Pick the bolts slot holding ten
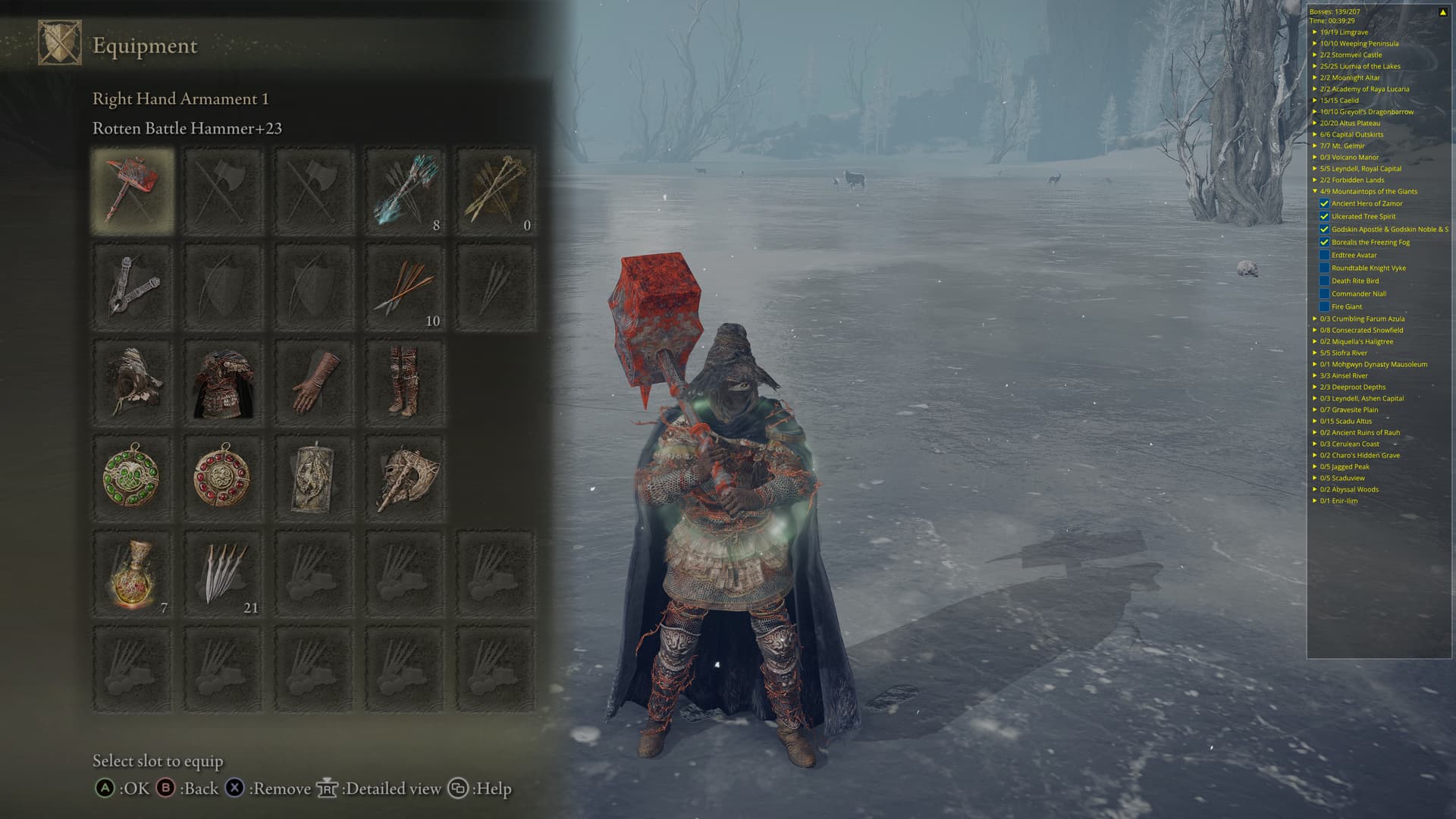This screenshot has height=819, width=1456. (405, 287)
